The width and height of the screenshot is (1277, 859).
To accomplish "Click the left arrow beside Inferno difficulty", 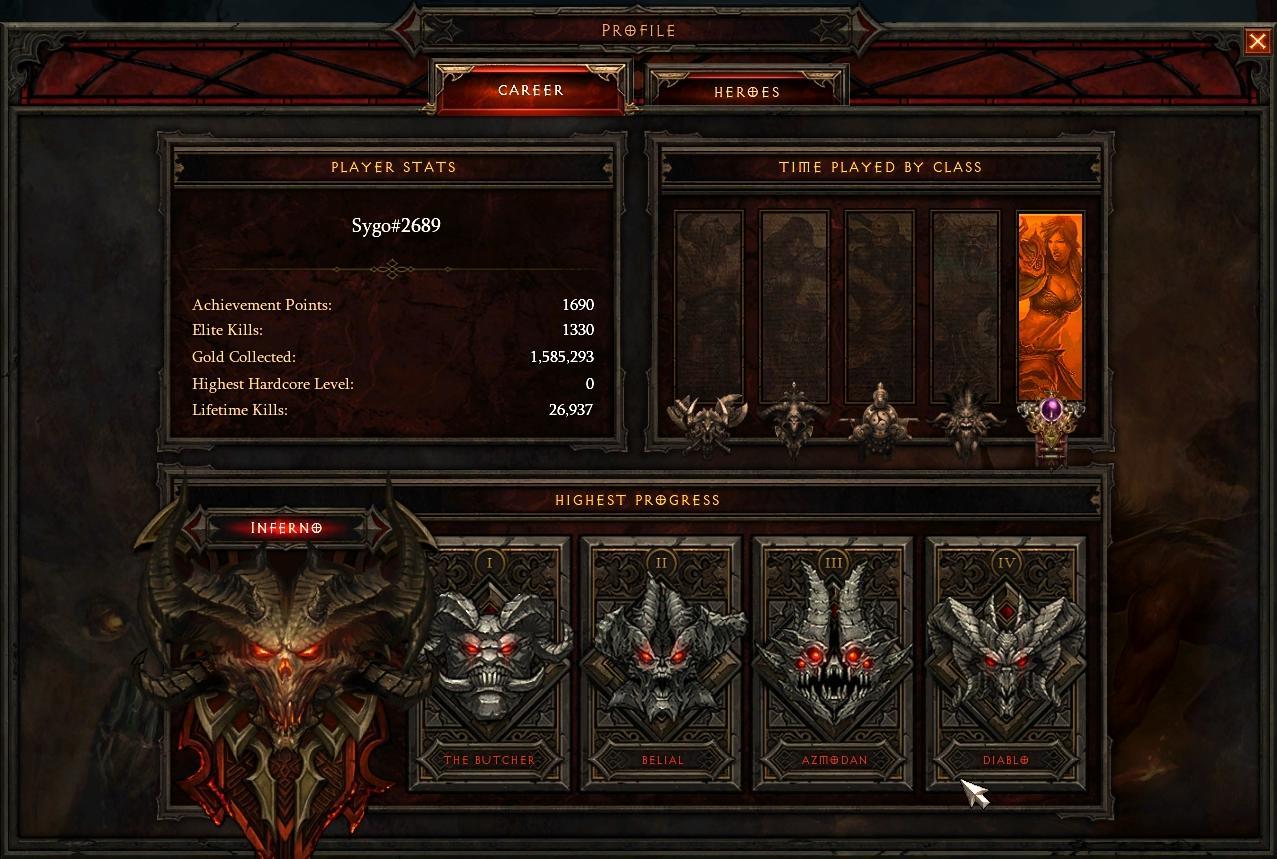I will pos(195,527).
